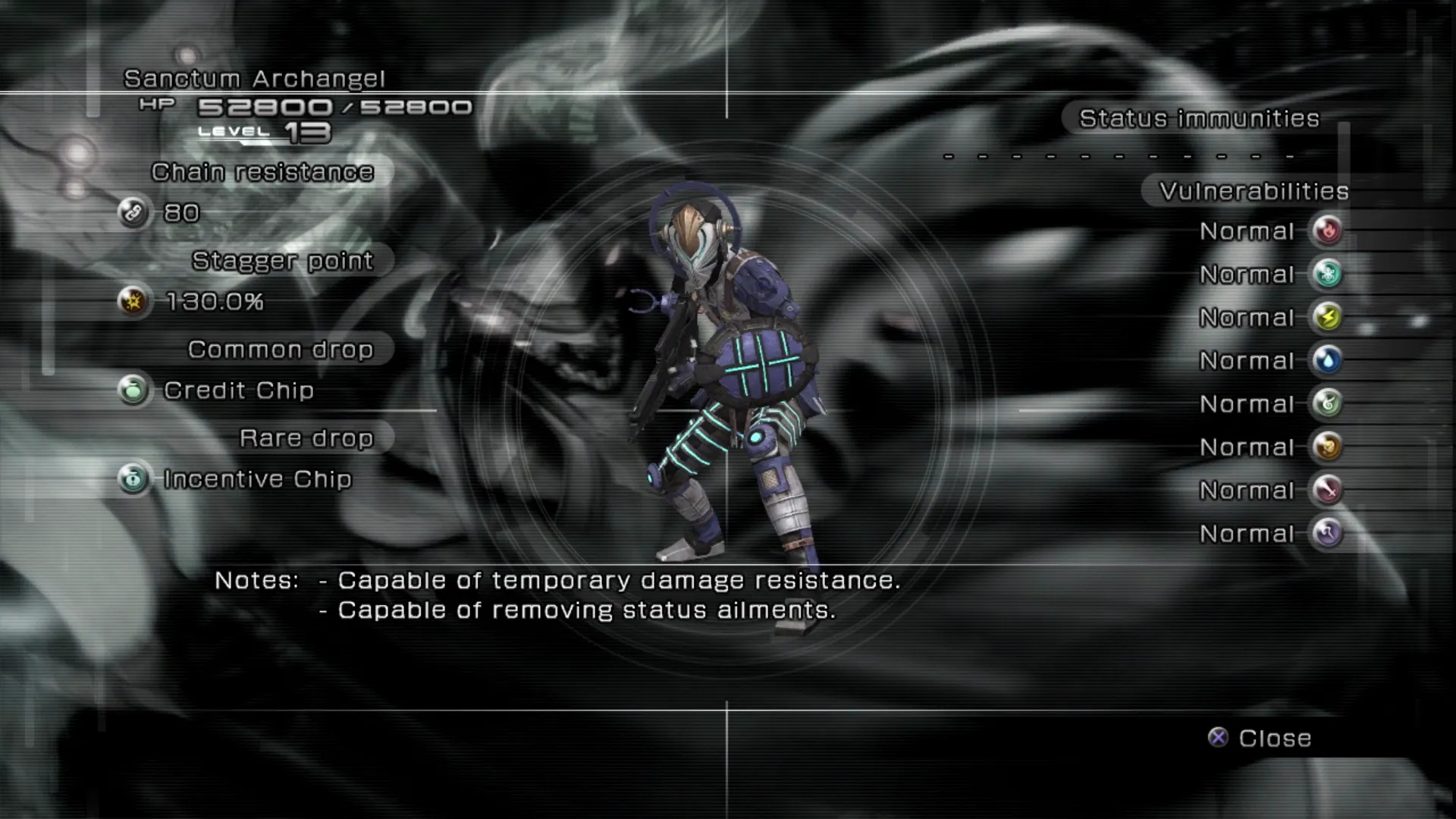Select the water droplet vulnerability icon
1456x819 pixels.
[x=1327, y=360]
